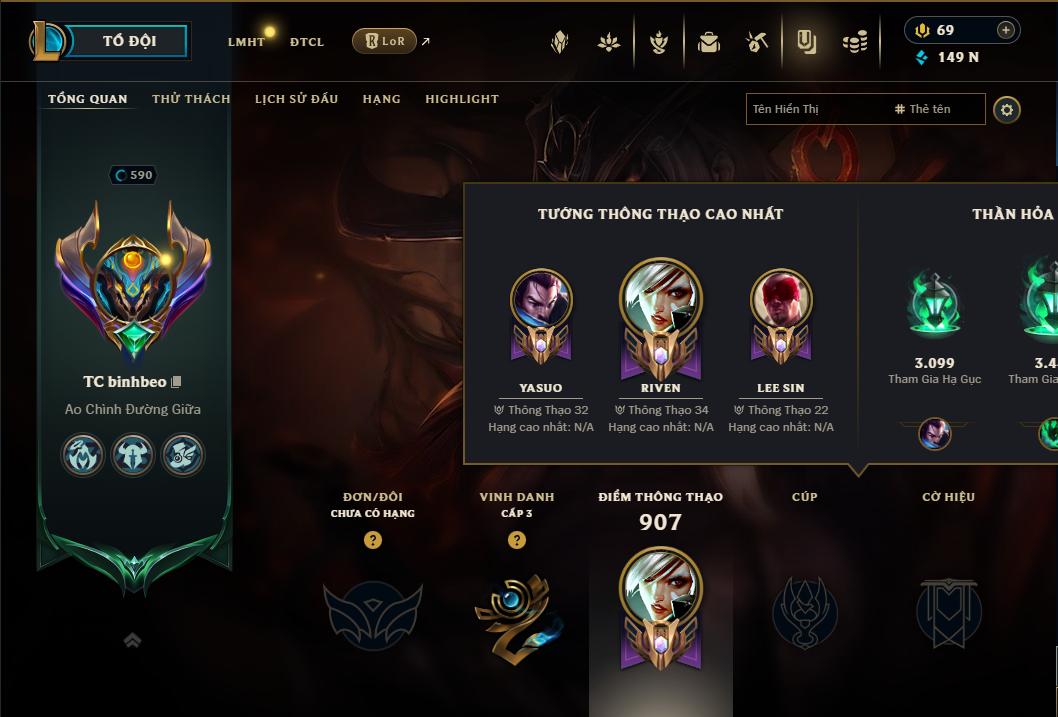Open the LoR launcher link
Viewport: 1058px width, 717px height.
point(385,41)
